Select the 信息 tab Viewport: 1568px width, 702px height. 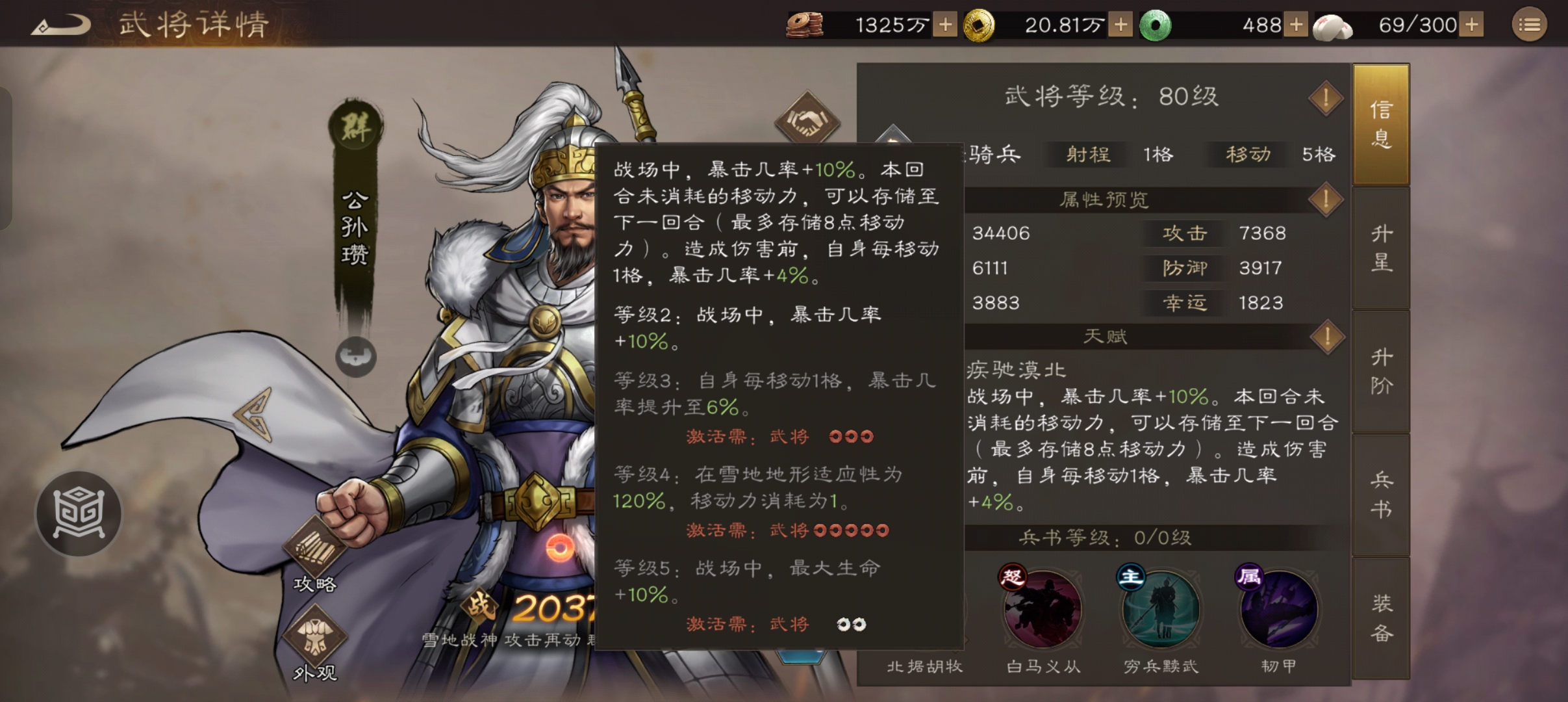pyautogui.click(x=1382, y=125)
